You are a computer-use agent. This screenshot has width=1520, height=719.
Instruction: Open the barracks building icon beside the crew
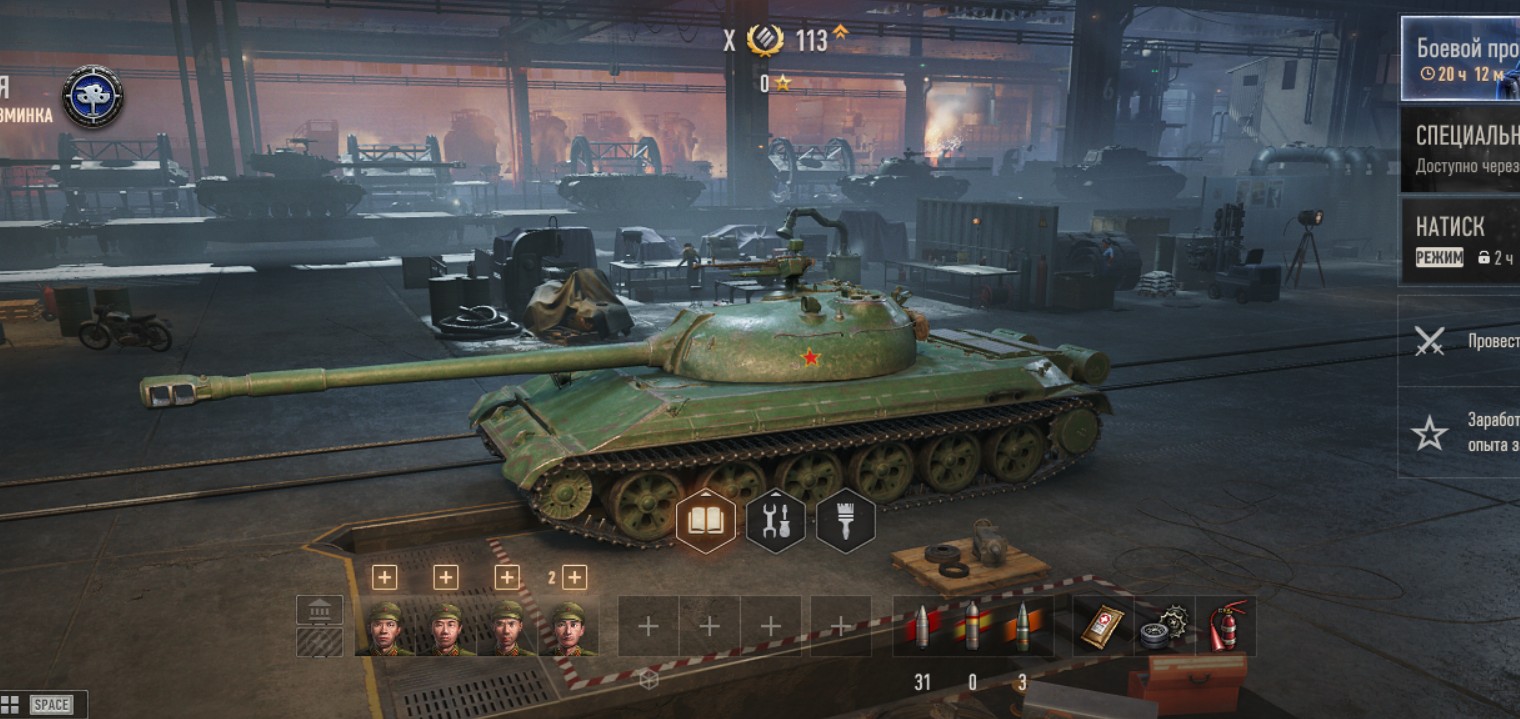click(320, 609)
